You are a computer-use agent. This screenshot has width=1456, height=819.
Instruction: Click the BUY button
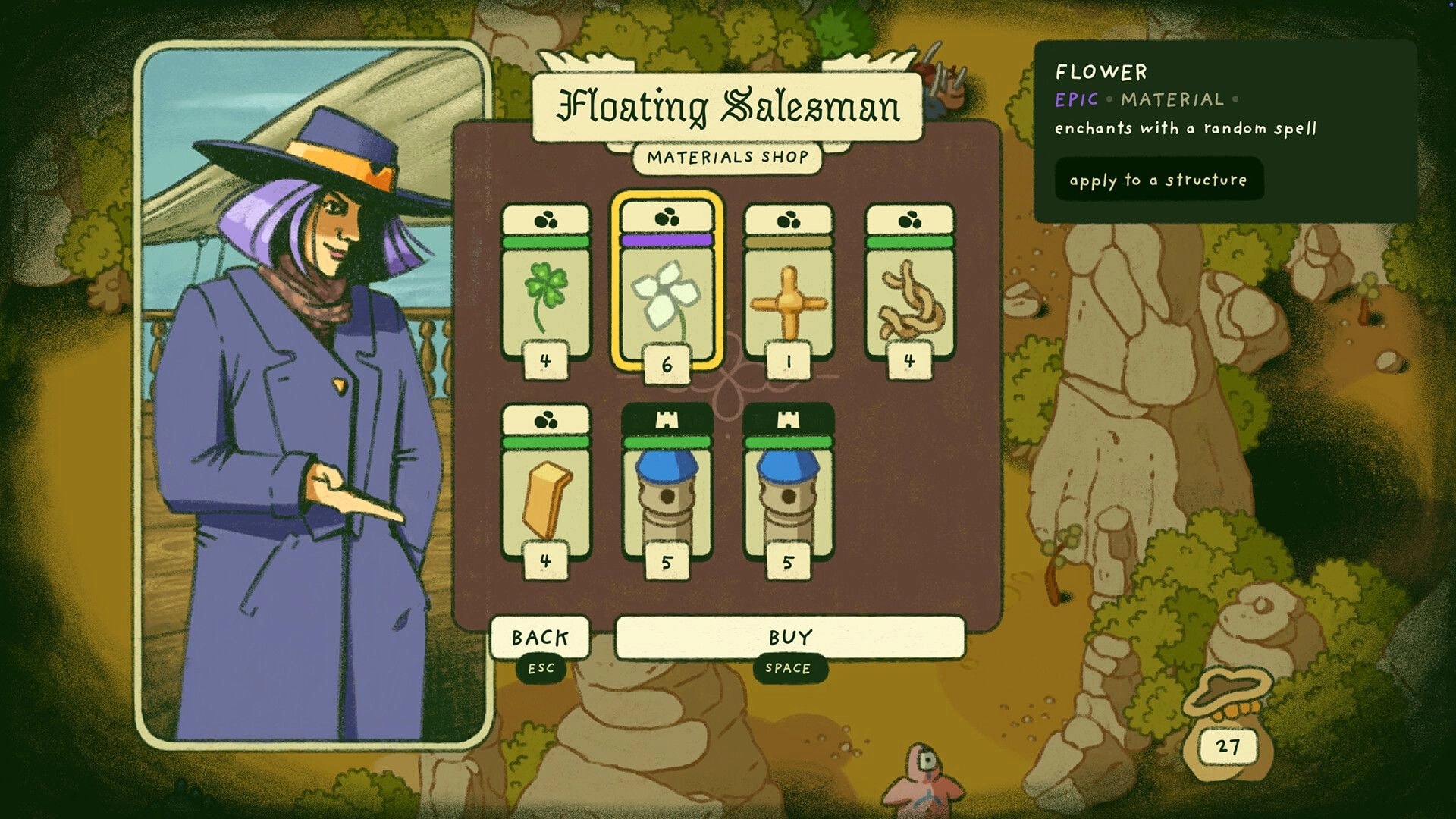click(789, 639)
